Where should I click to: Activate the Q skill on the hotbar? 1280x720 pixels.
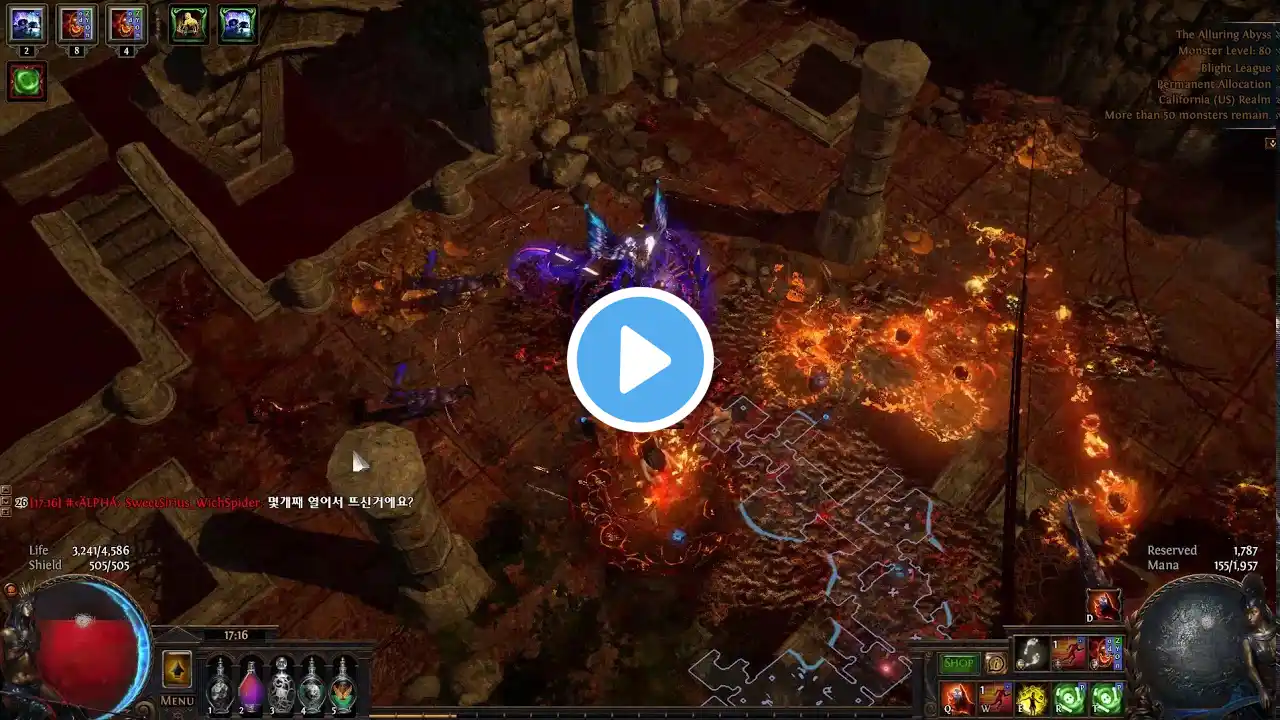tap(957, 698)
